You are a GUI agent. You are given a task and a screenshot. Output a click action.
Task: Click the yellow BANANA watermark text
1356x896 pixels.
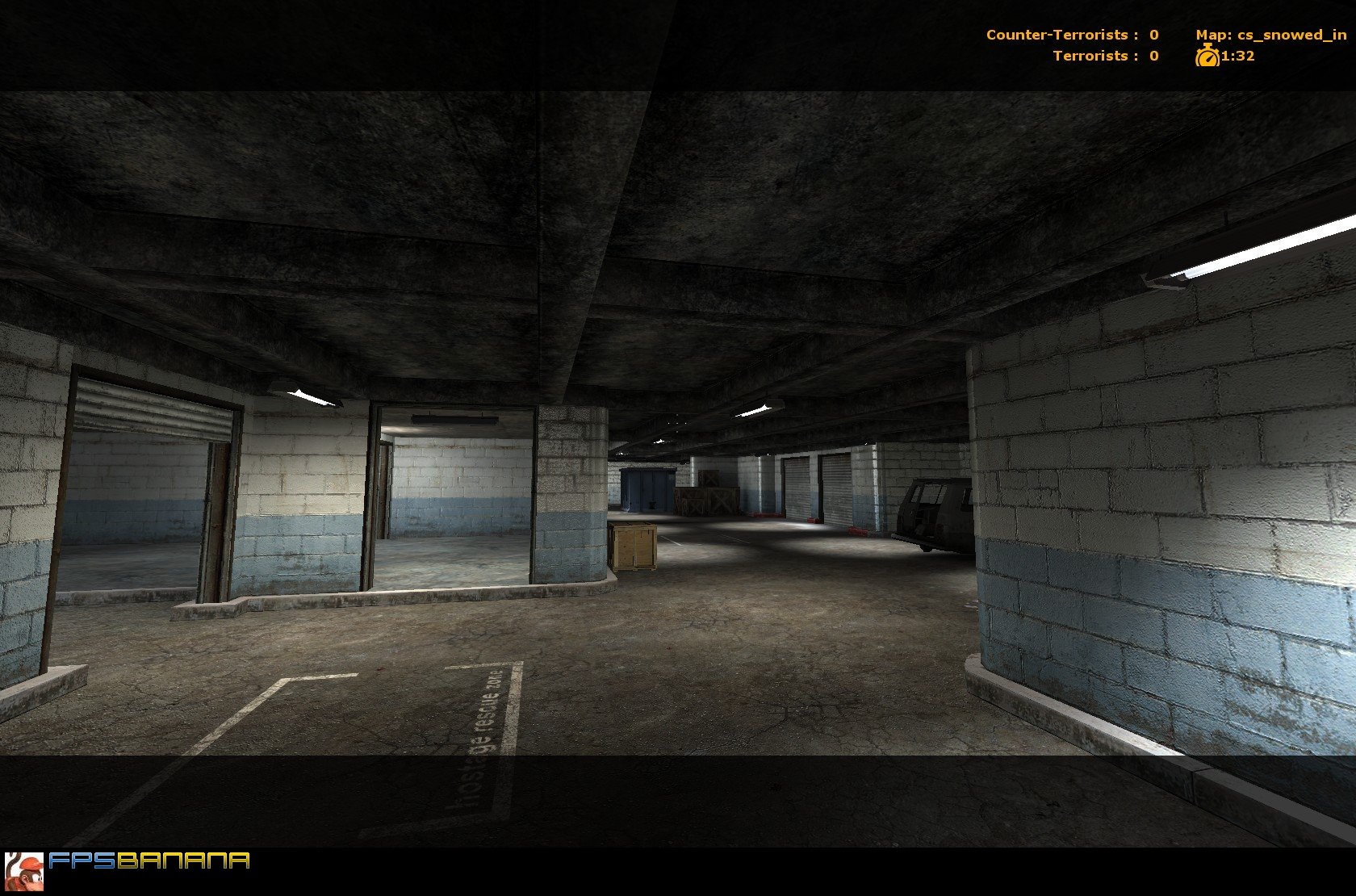pyautogui.click(x=182, y=861)
